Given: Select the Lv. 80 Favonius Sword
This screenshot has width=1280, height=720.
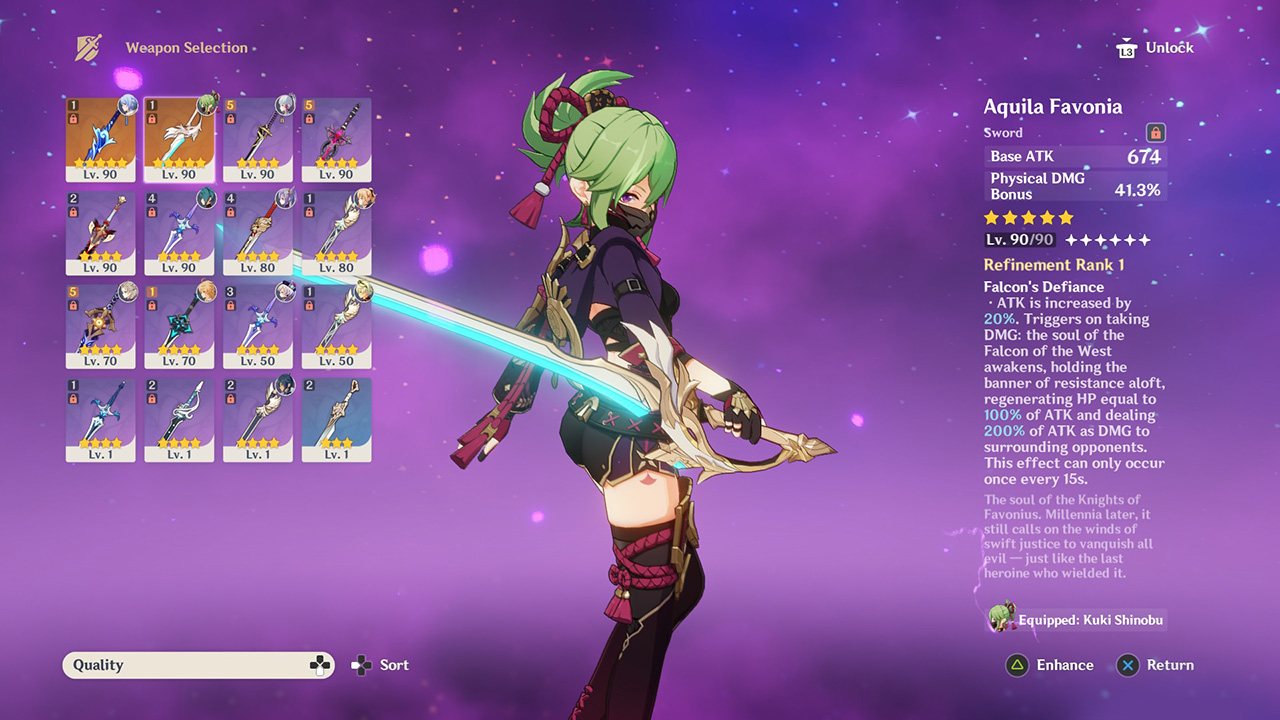Looking at the screenshot, I should point(336,229).
